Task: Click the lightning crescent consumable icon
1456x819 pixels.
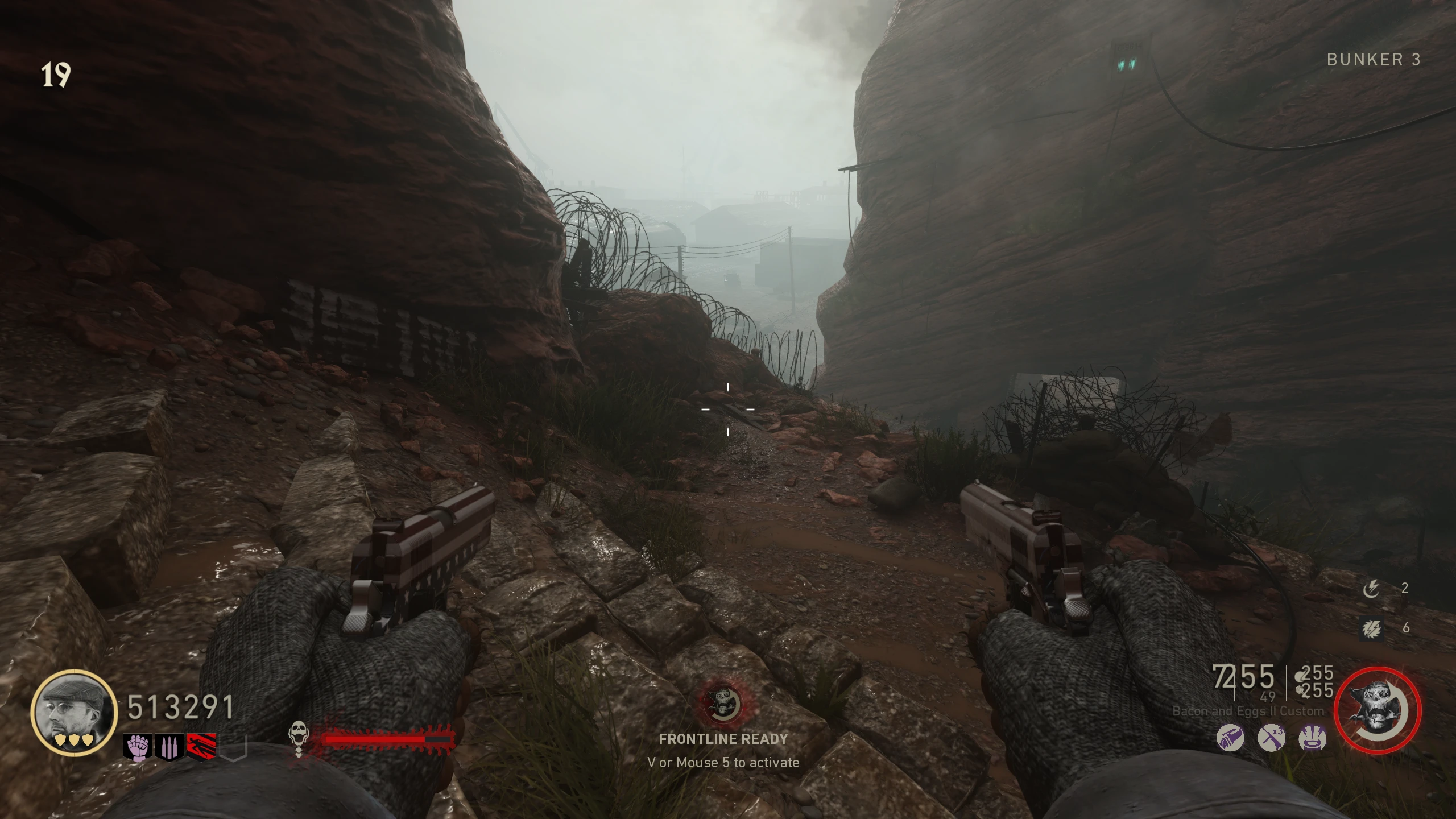Action: 1371,589
